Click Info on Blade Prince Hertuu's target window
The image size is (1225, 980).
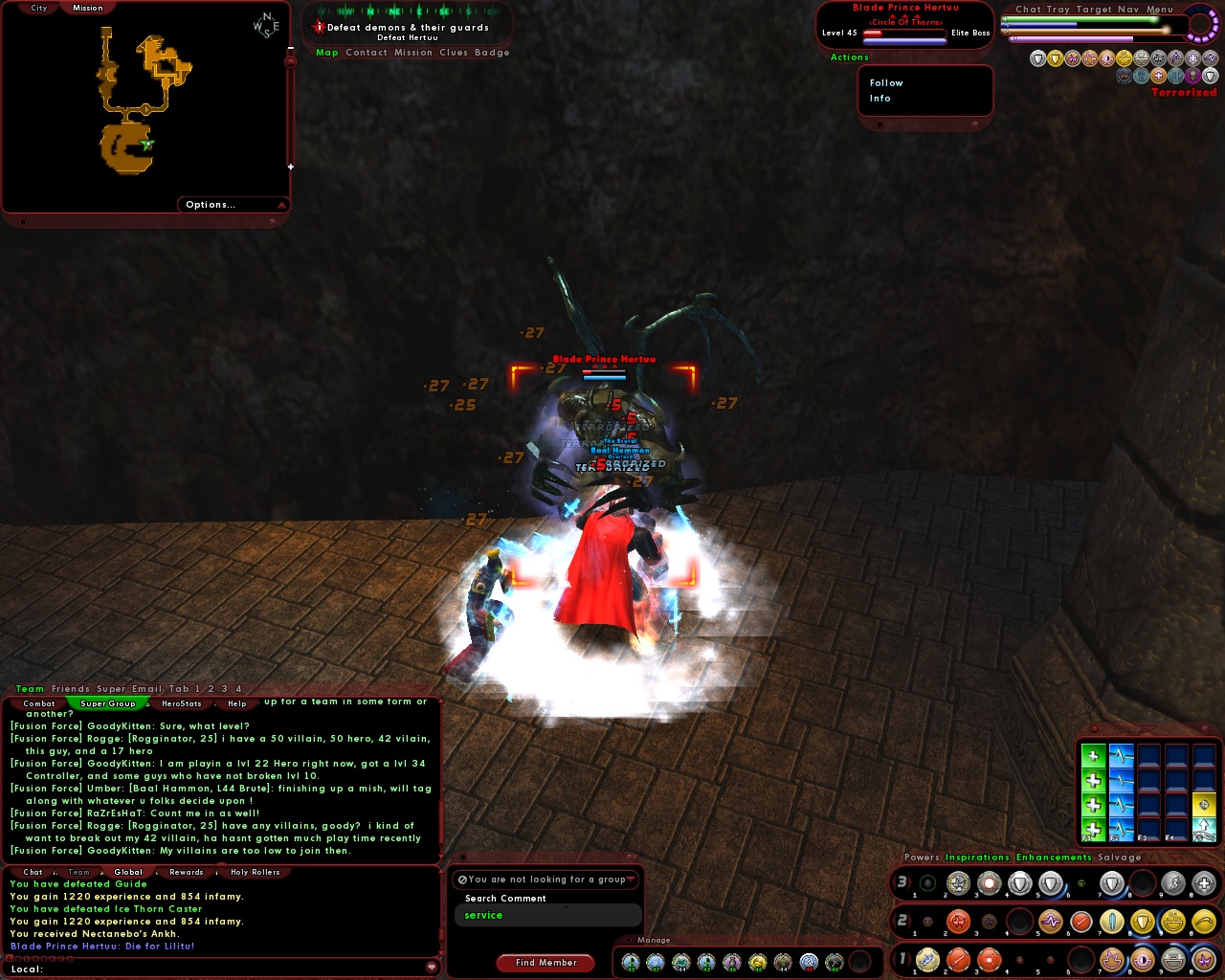(880, 99)
